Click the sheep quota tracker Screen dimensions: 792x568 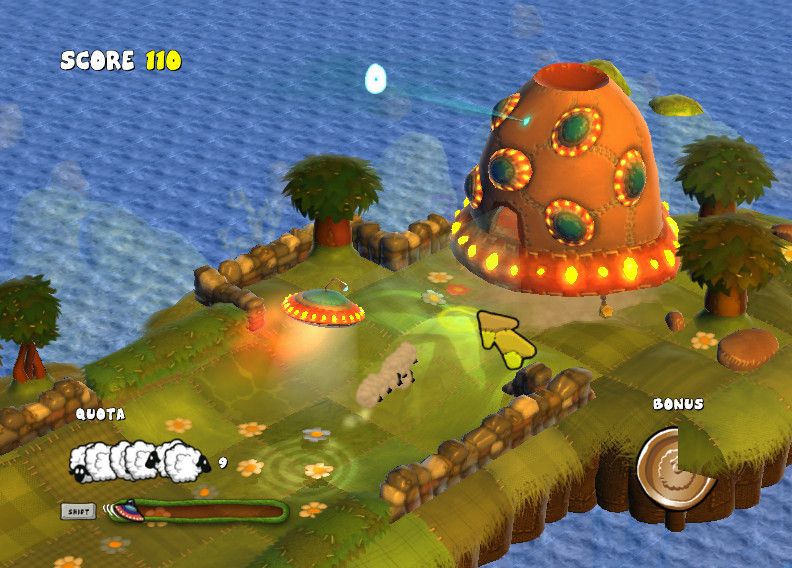(x=140, y=460)
